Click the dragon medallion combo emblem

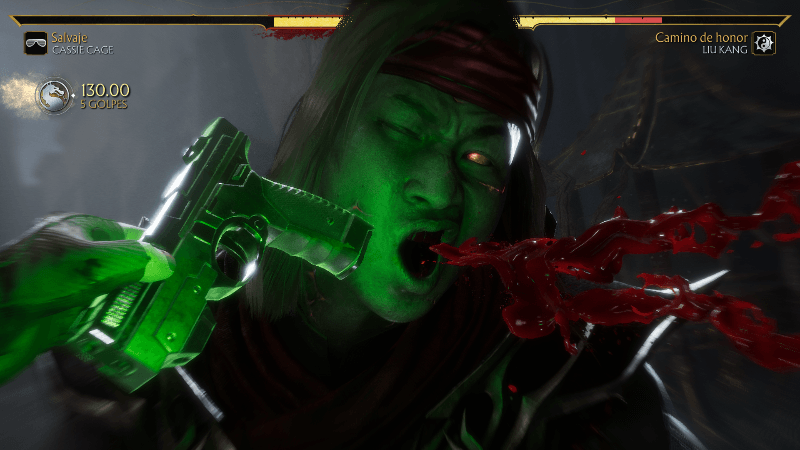click(x=53, y=96)
